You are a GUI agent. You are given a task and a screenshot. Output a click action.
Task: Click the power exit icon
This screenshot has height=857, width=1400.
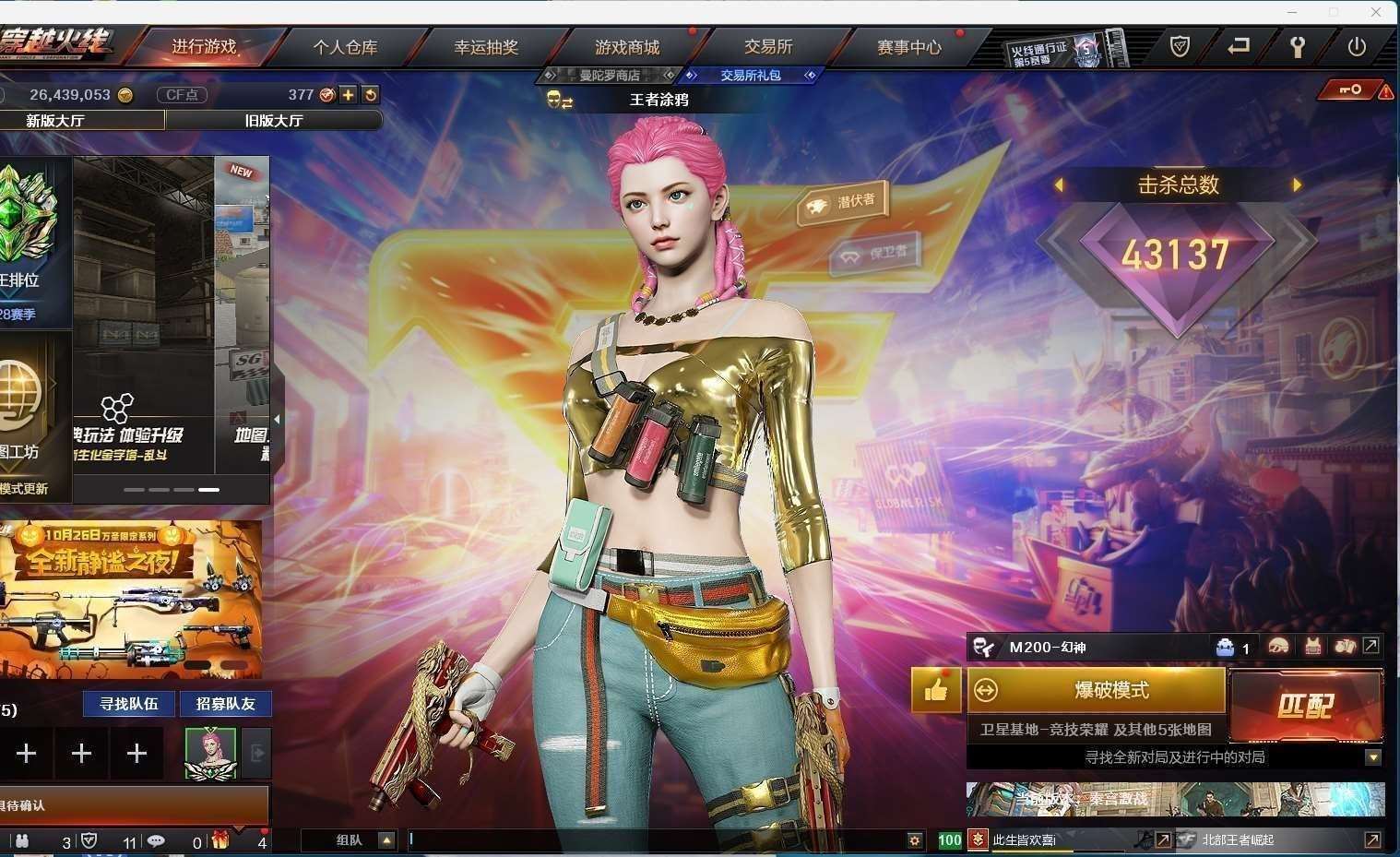coord(1356,47)
